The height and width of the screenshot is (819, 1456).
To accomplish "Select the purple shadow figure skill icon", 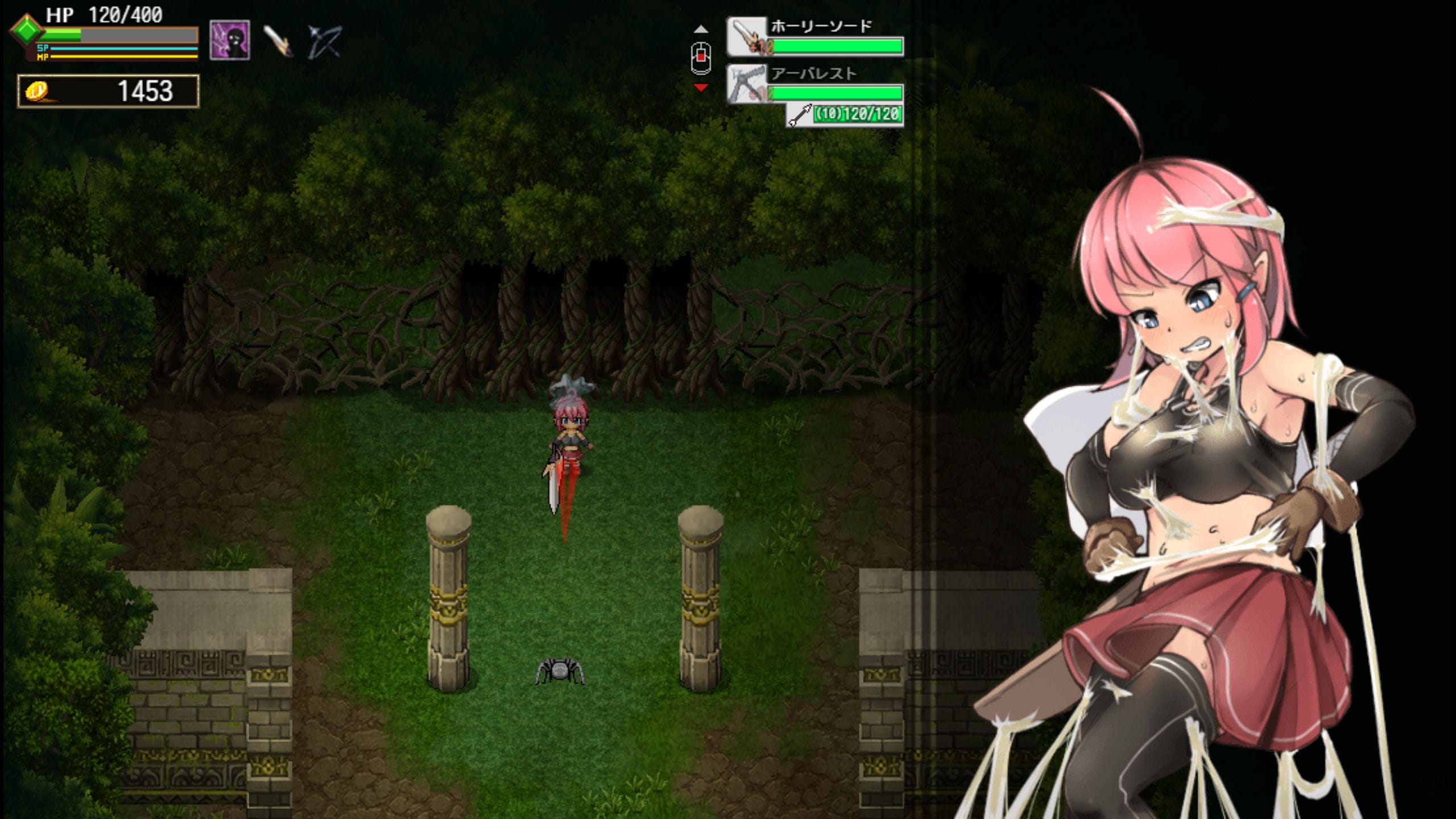I will pos(230,40).
